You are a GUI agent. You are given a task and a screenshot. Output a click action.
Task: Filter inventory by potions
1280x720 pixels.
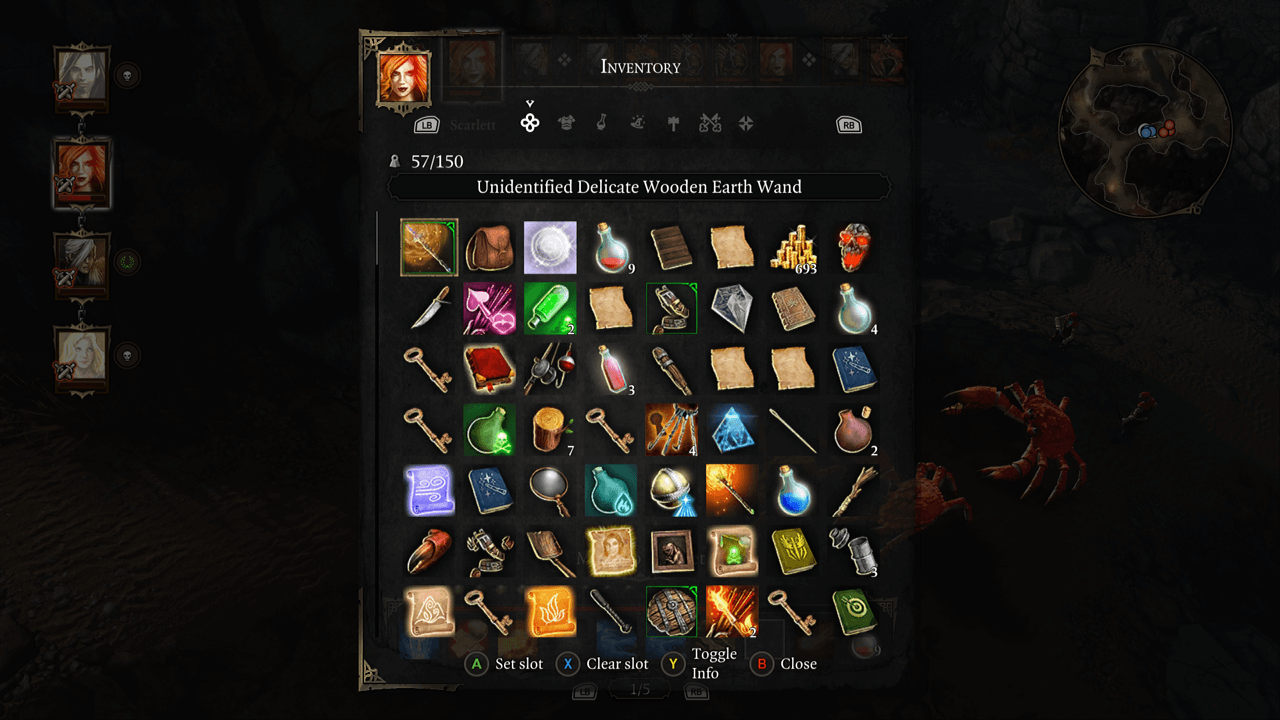click(601, 123)
